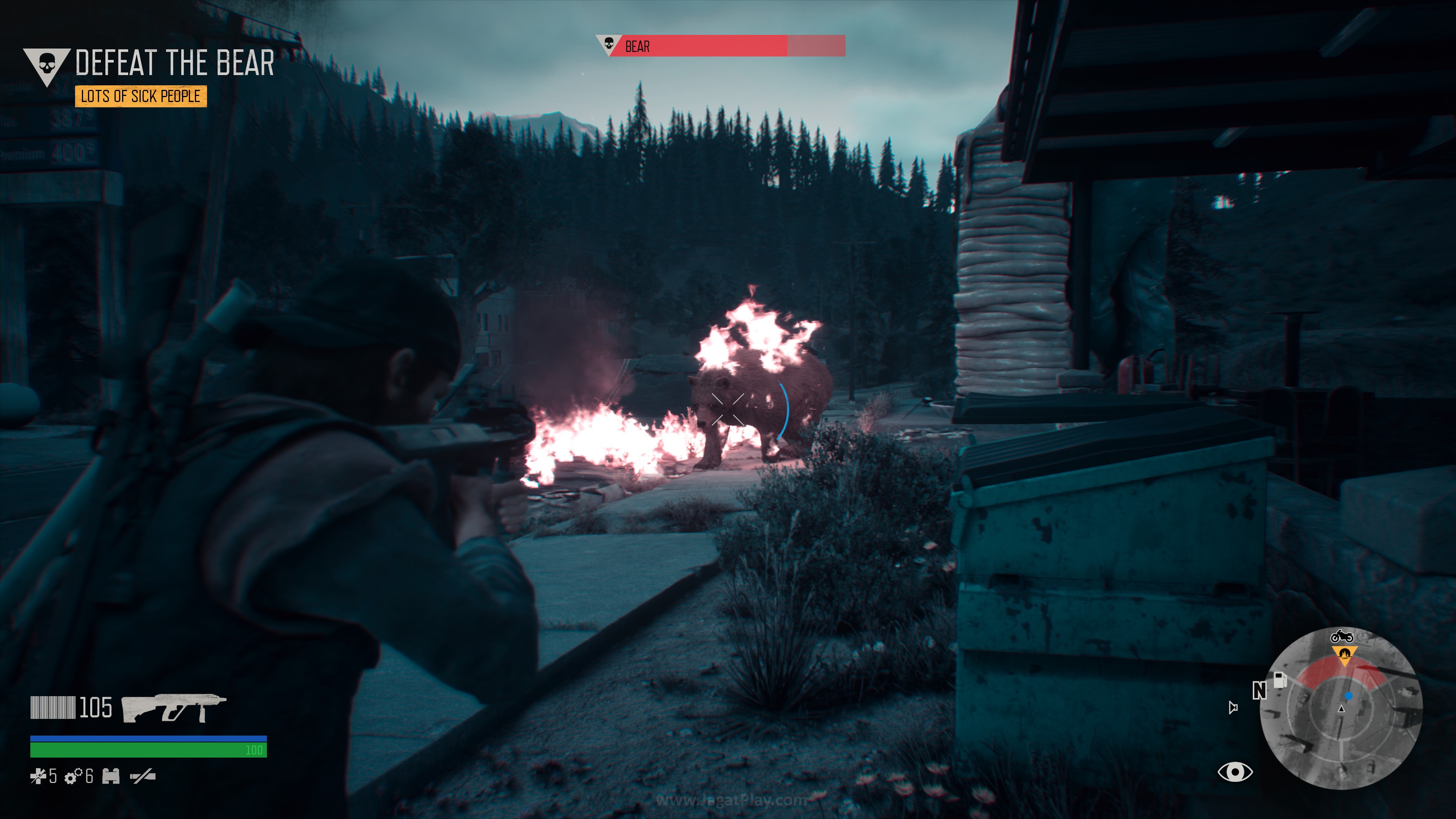Select the scrap gears resource icon
This screenshot has width=1456, height=819.
[x=73, y=777]
